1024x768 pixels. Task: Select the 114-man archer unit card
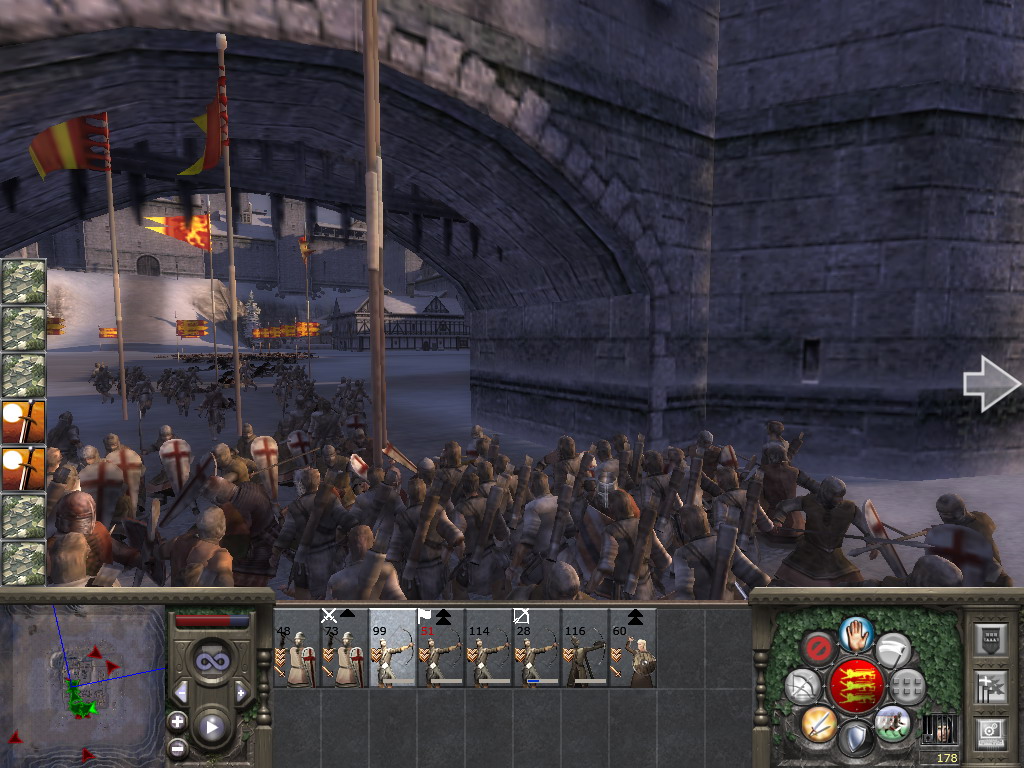point(489,648)
